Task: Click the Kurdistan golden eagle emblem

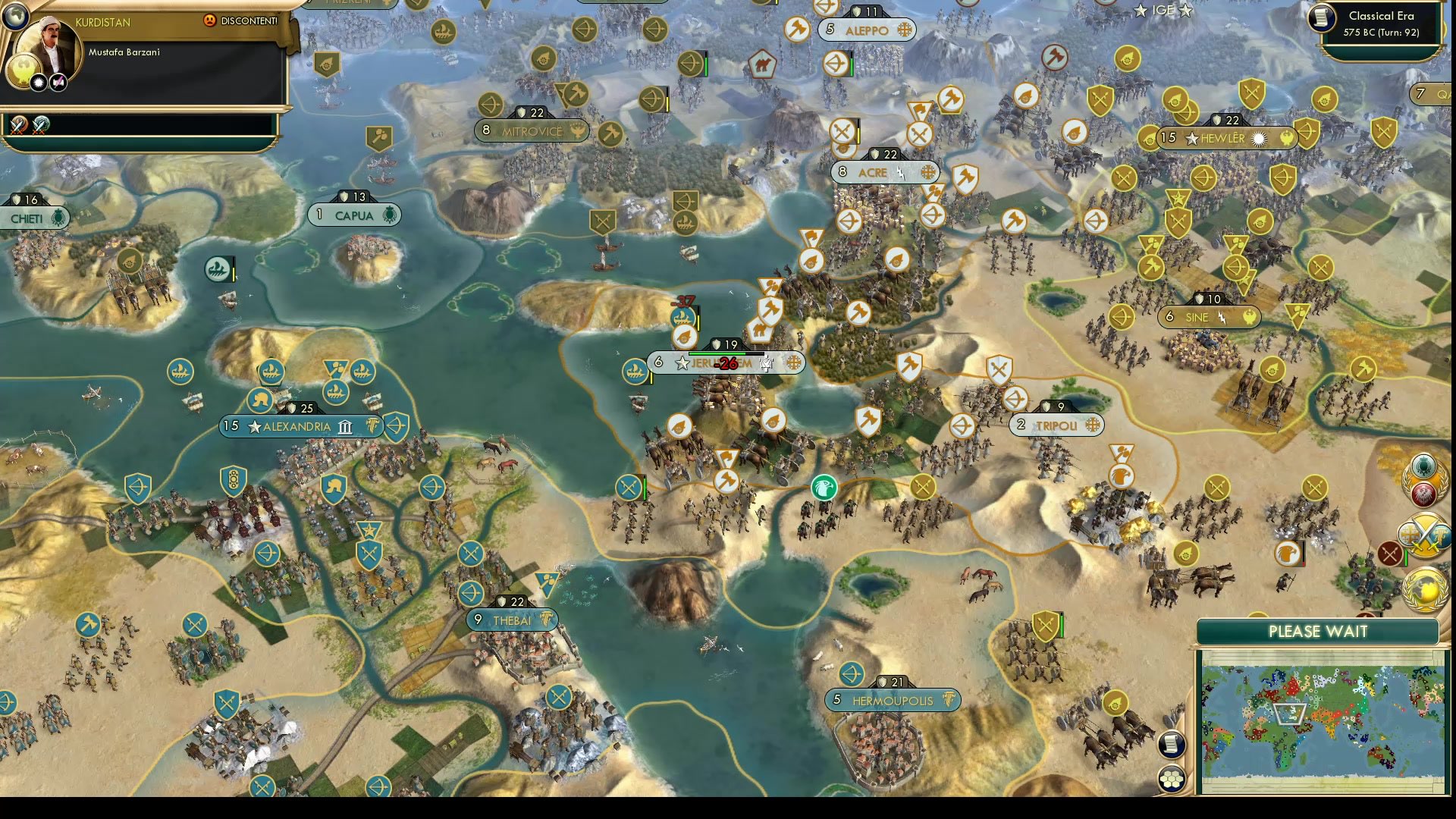Action: click(23, 71)
